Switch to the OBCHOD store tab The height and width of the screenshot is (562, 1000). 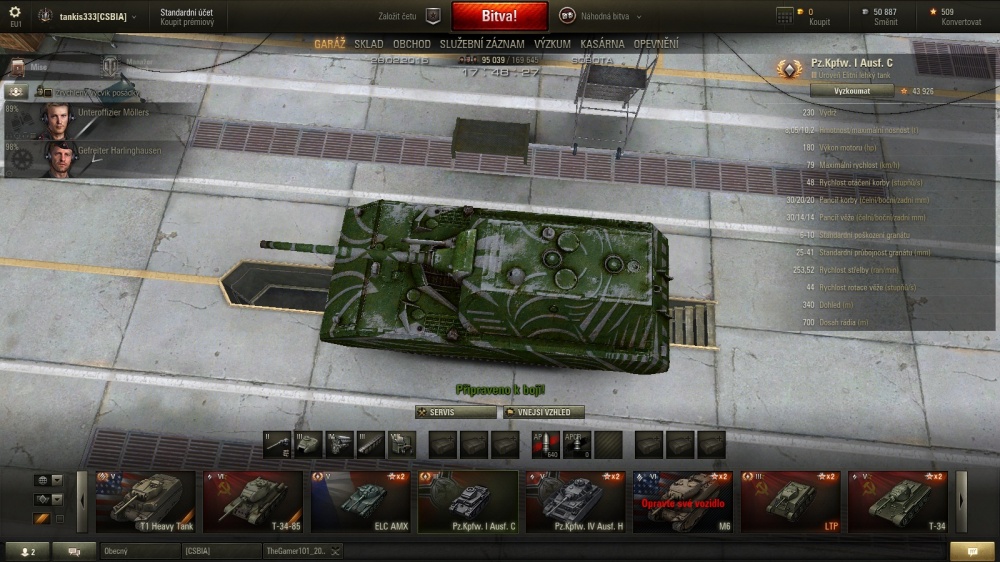tap(411, 44)
